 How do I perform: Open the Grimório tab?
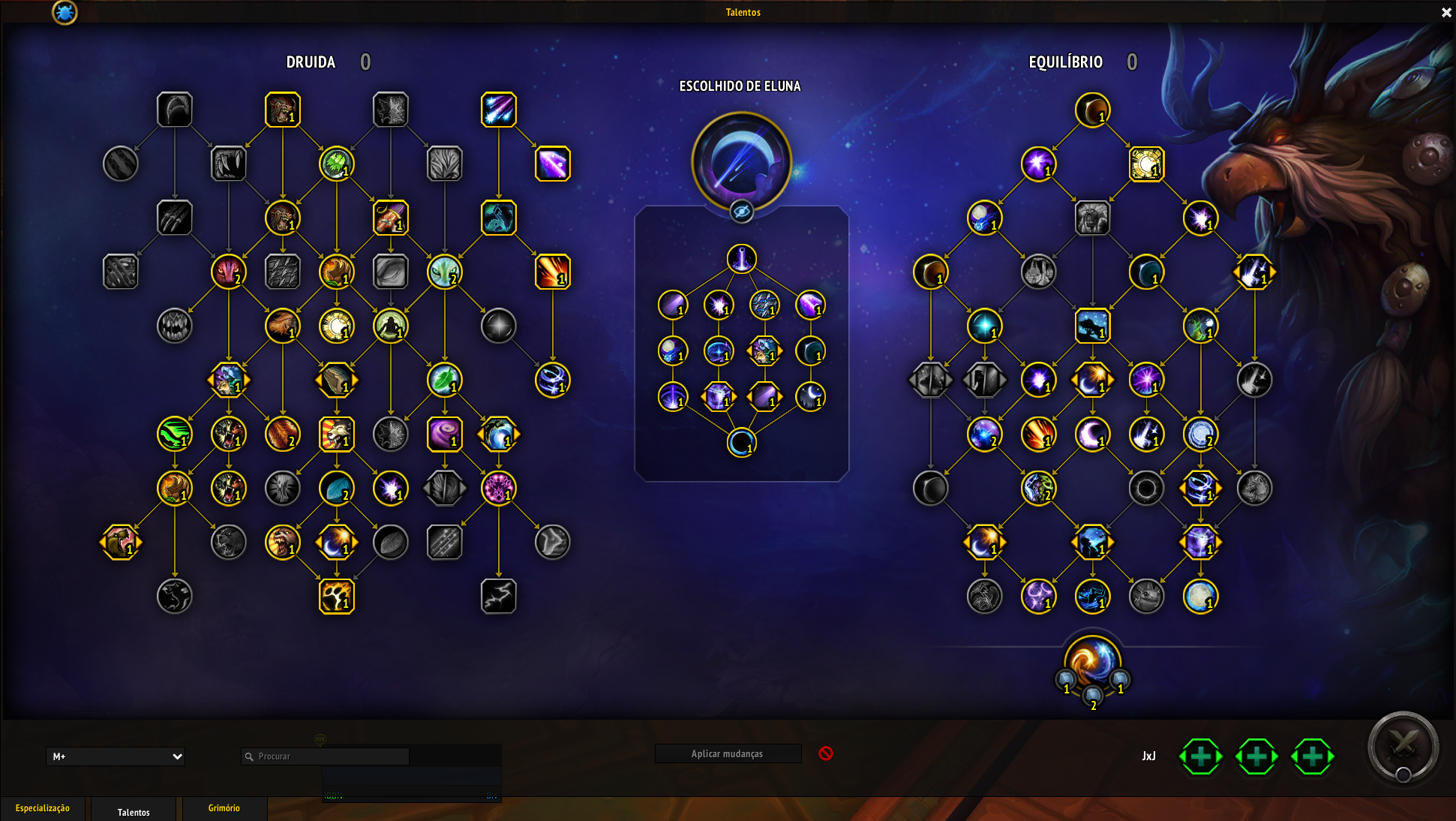(224, 808)
